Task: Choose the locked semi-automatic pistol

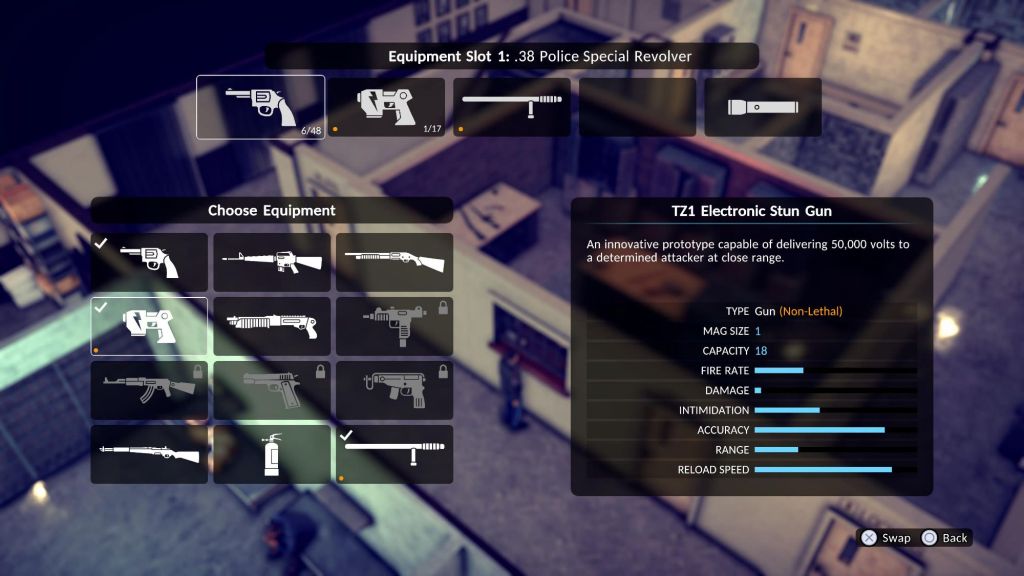Action: pos(271,390)
